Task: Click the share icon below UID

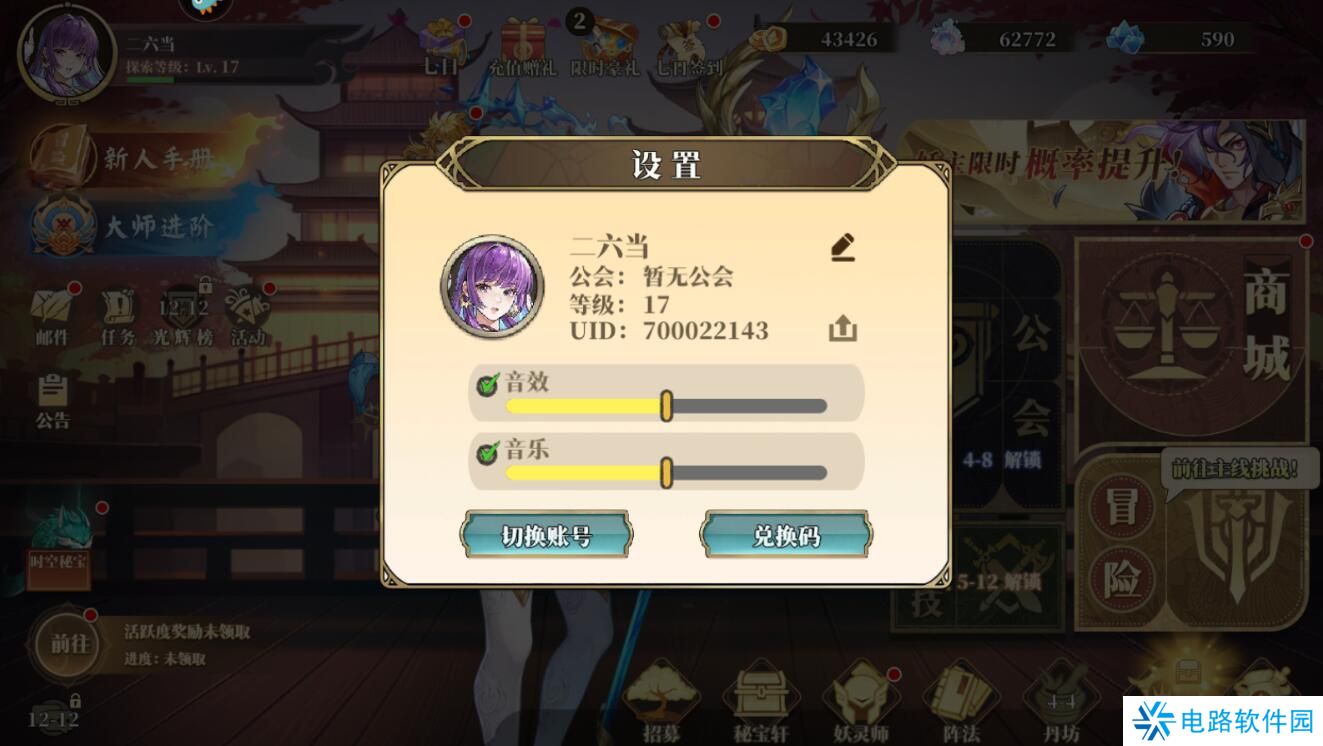Action: click(842, 328)
